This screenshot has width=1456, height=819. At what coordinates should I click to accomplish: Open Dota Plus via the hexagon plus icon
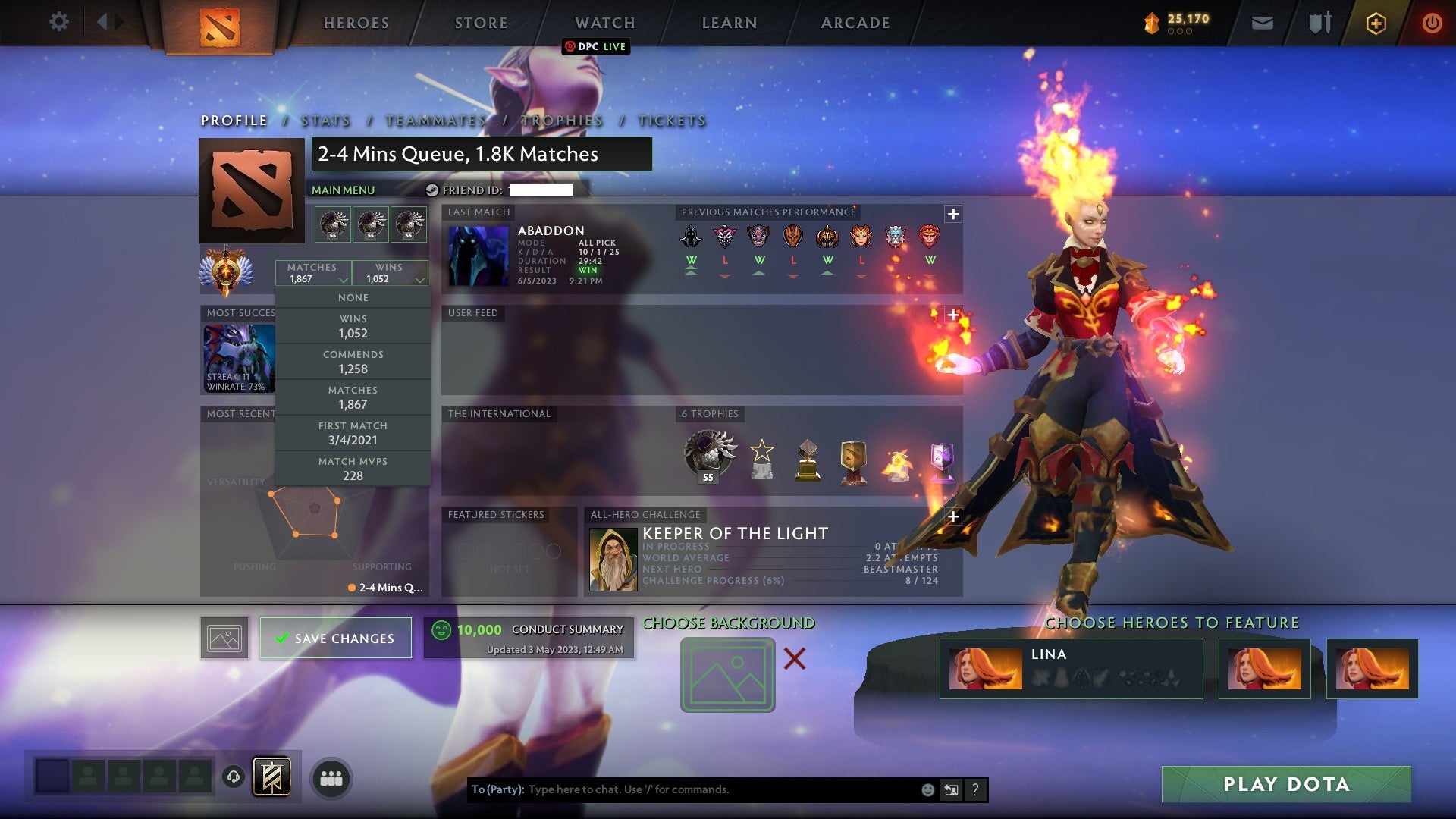(x=1376, y=22)
